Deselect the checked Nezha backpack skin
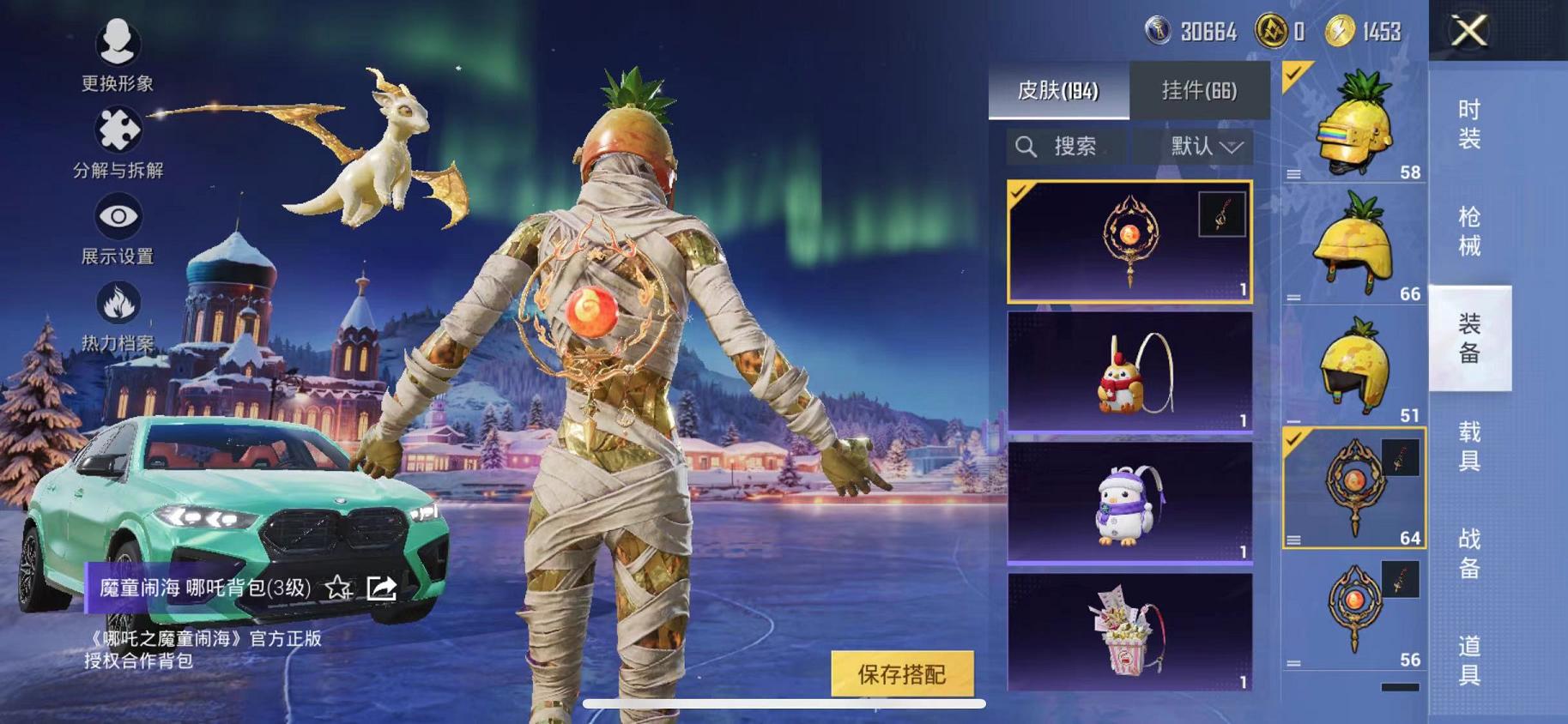The height and width of the screenshot is (724, 1568). (x=1020, y=195)
